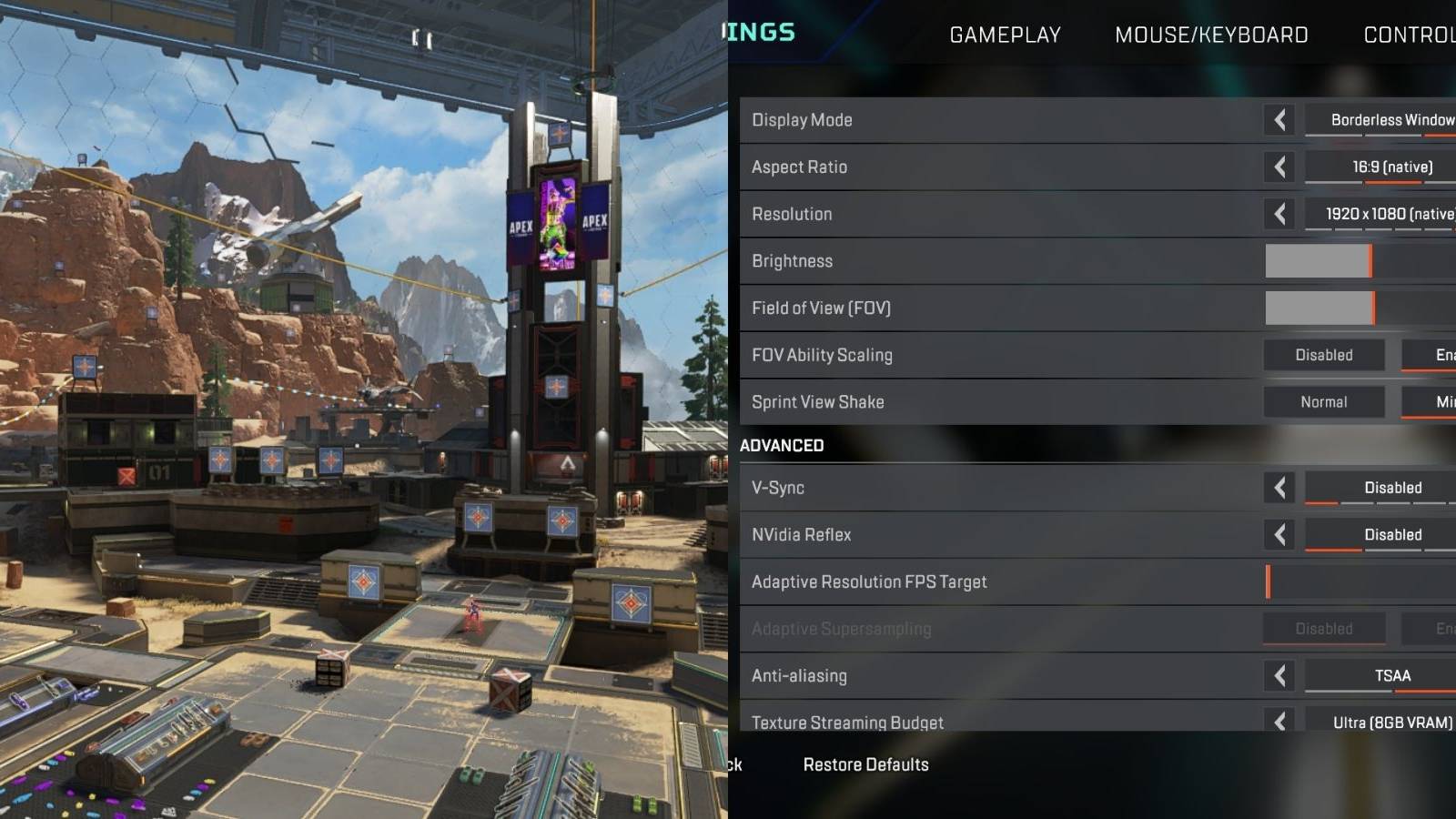Click the NVidia Reflex left arrow
Screen dimensions: 1456x819
click(1279, 534)
